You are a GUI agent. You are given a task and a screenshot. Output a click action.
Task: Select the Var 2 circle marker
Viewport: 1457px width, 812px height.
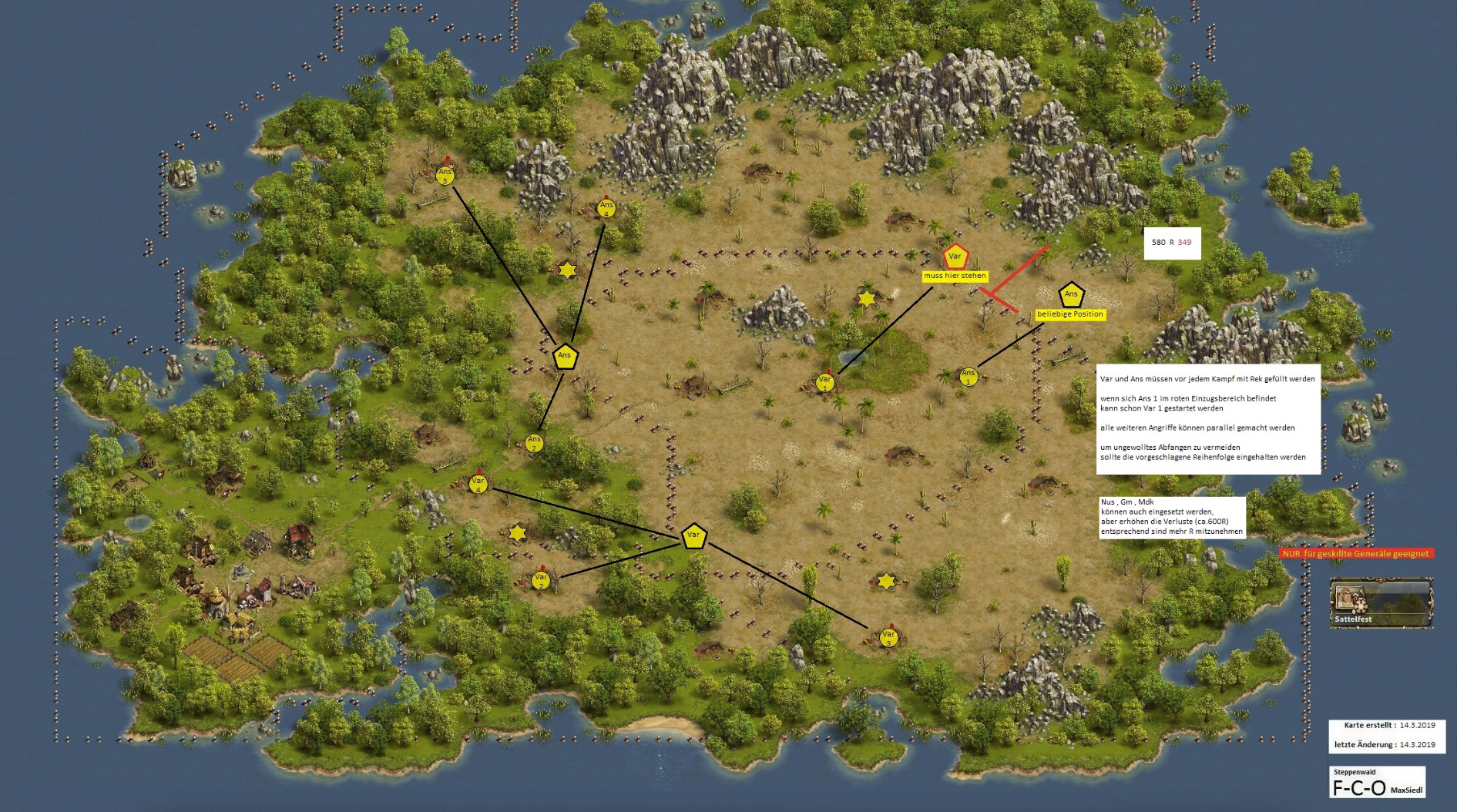pyautogui.click(x=540, y=580)
